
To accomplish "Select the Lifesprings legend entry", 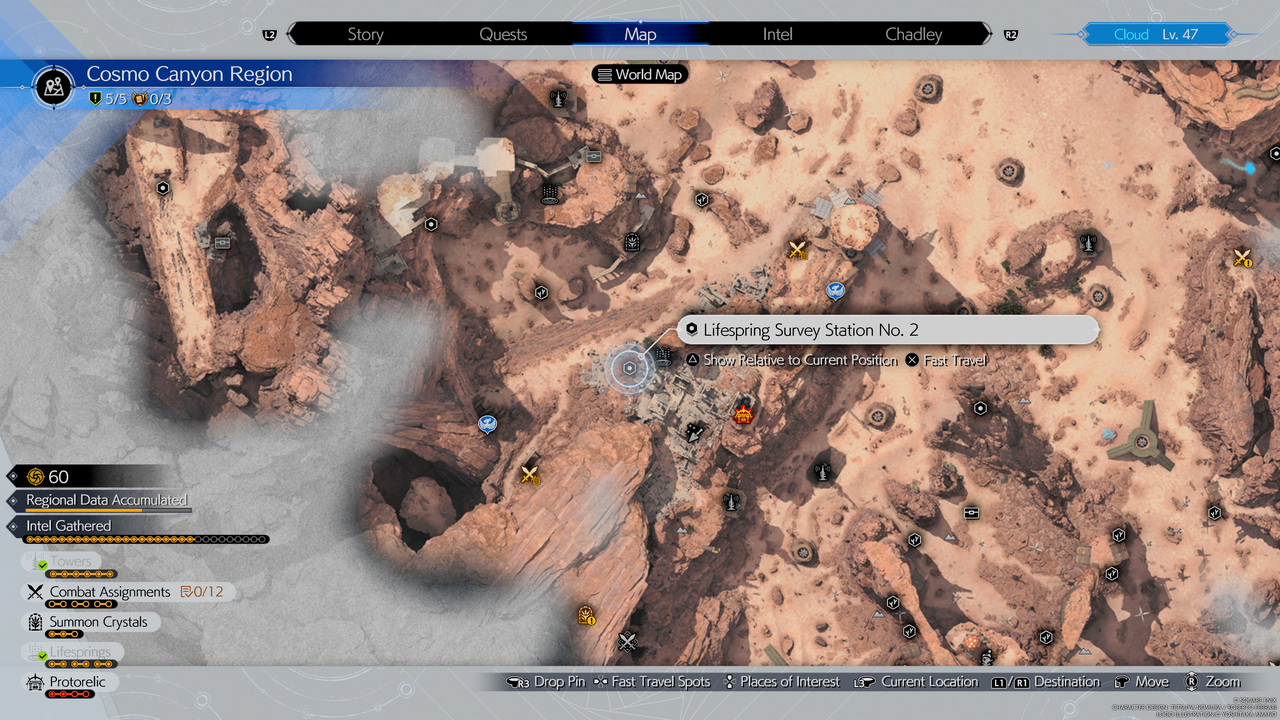I will [x=80, y=652].
